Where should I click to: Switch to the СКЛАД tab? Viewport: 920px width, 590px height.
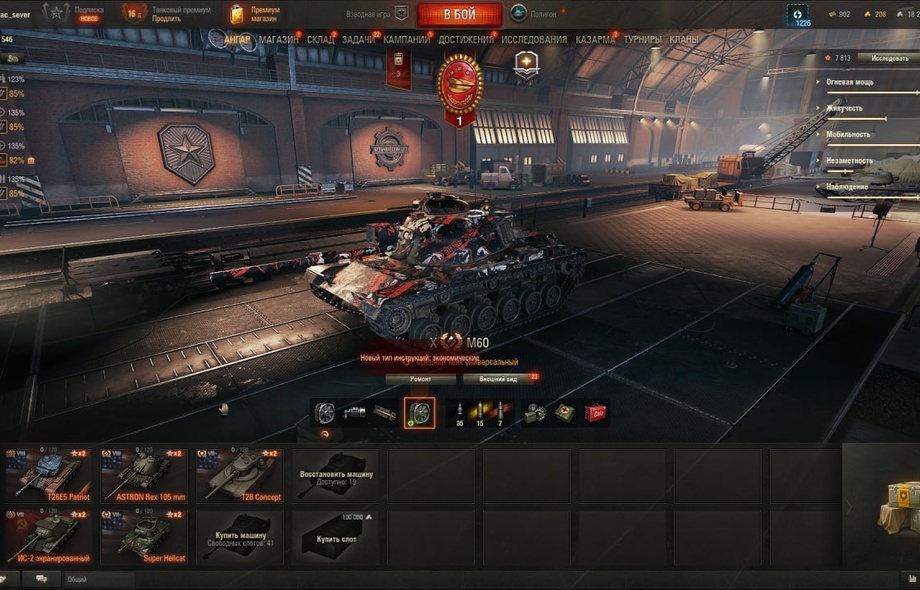tap(321, 40)
